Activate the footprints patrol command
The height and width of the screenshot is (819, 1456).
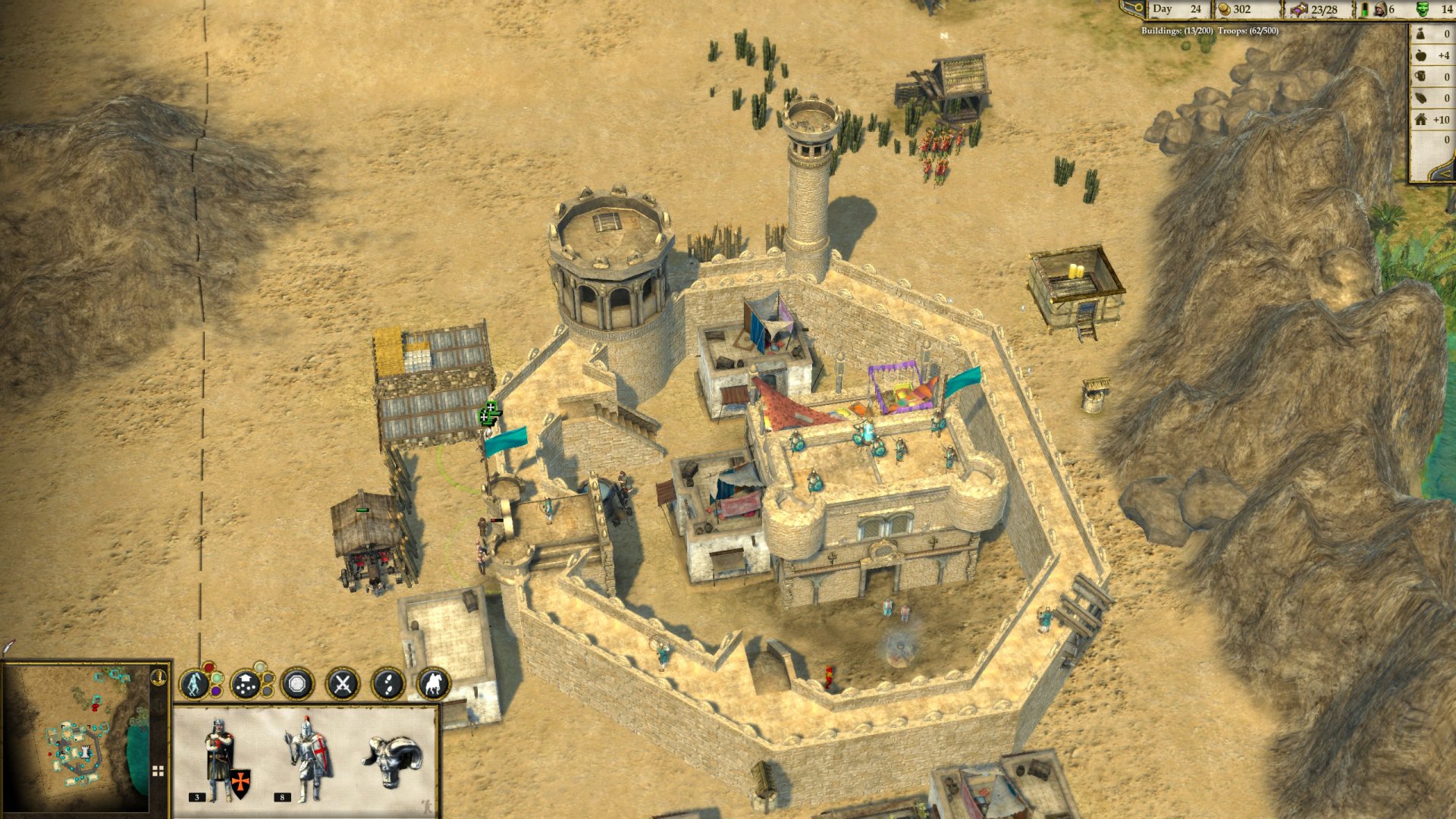point(388,685)
